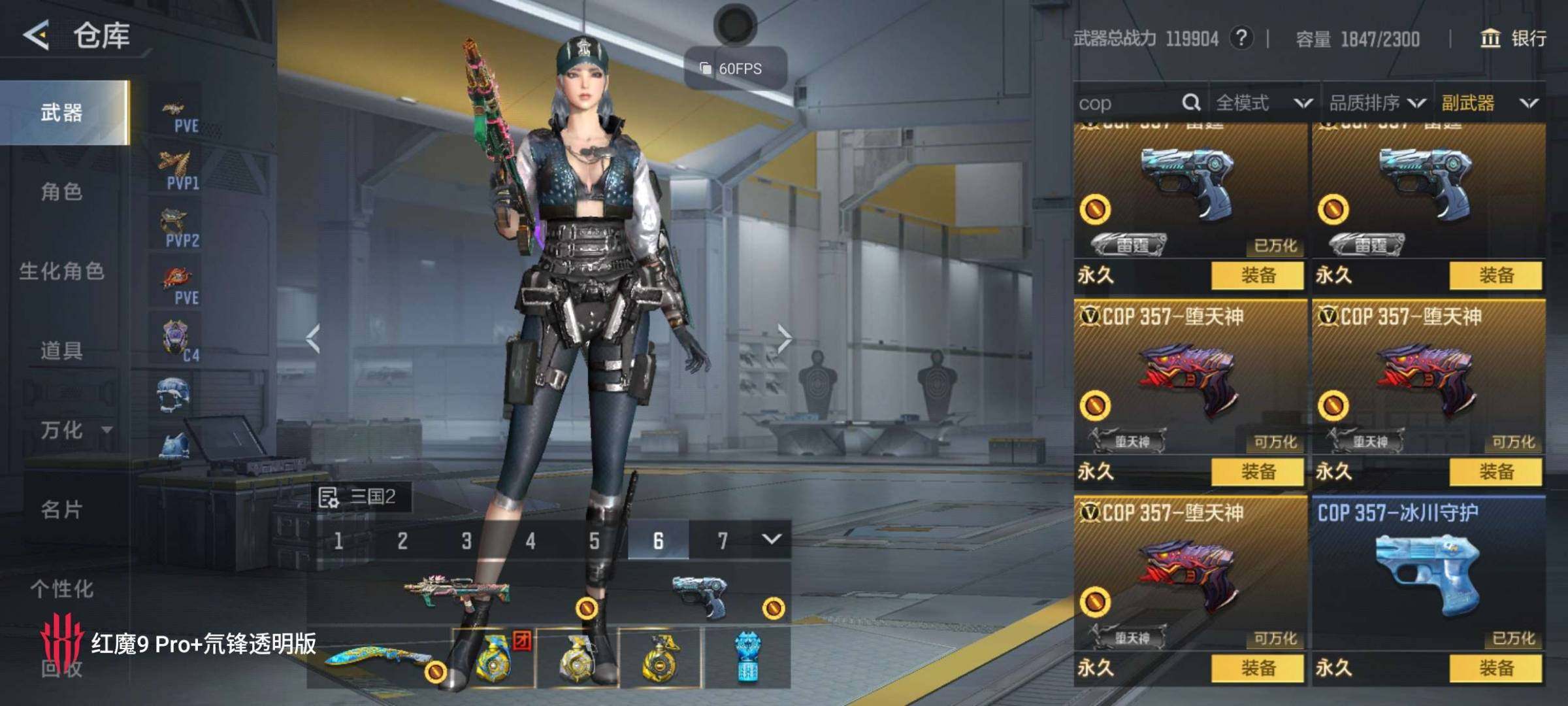Switch to the 角色 character tab

coord(61,192)
